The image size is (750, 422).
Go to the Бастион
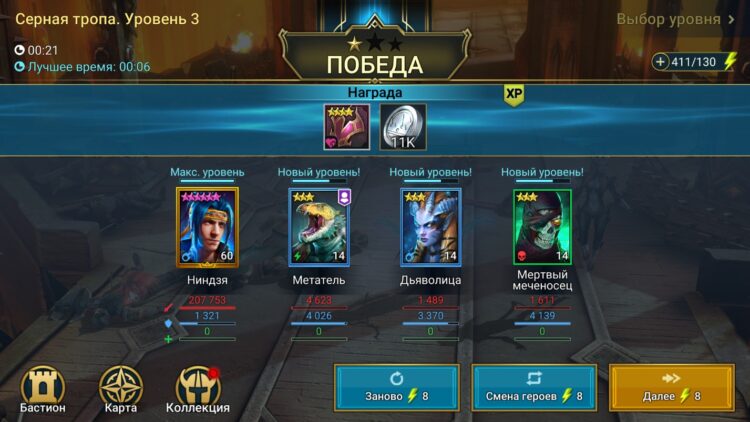42,389
